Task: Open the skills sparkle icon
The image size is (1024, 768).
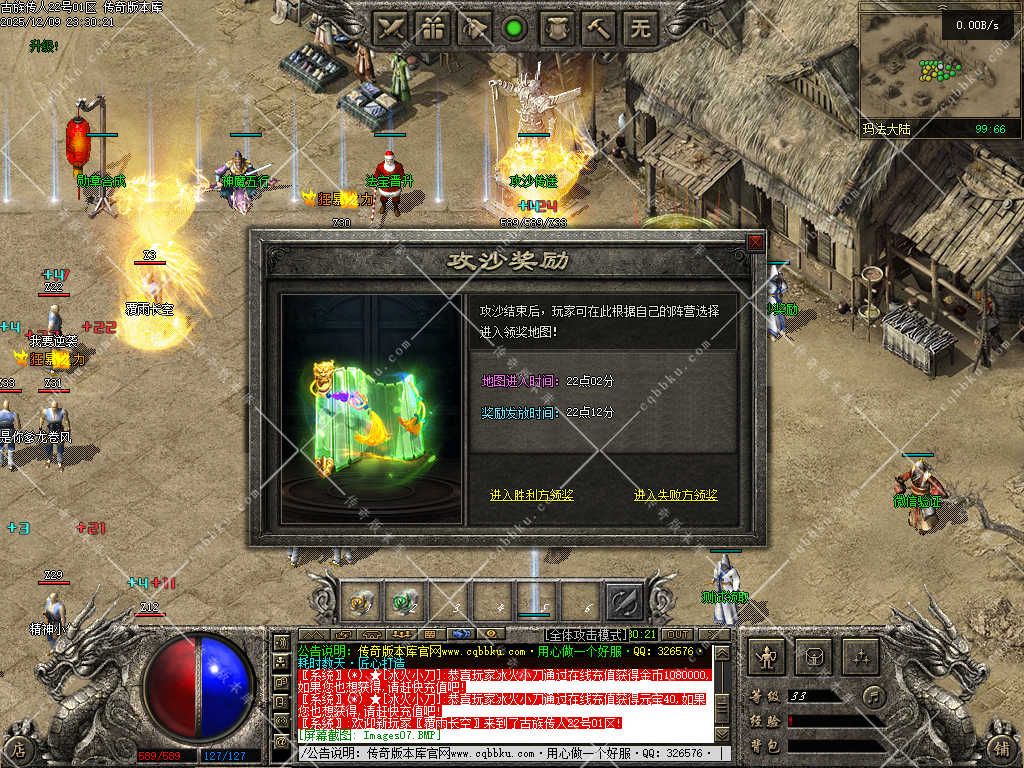Action: click(x=859, y=657)
